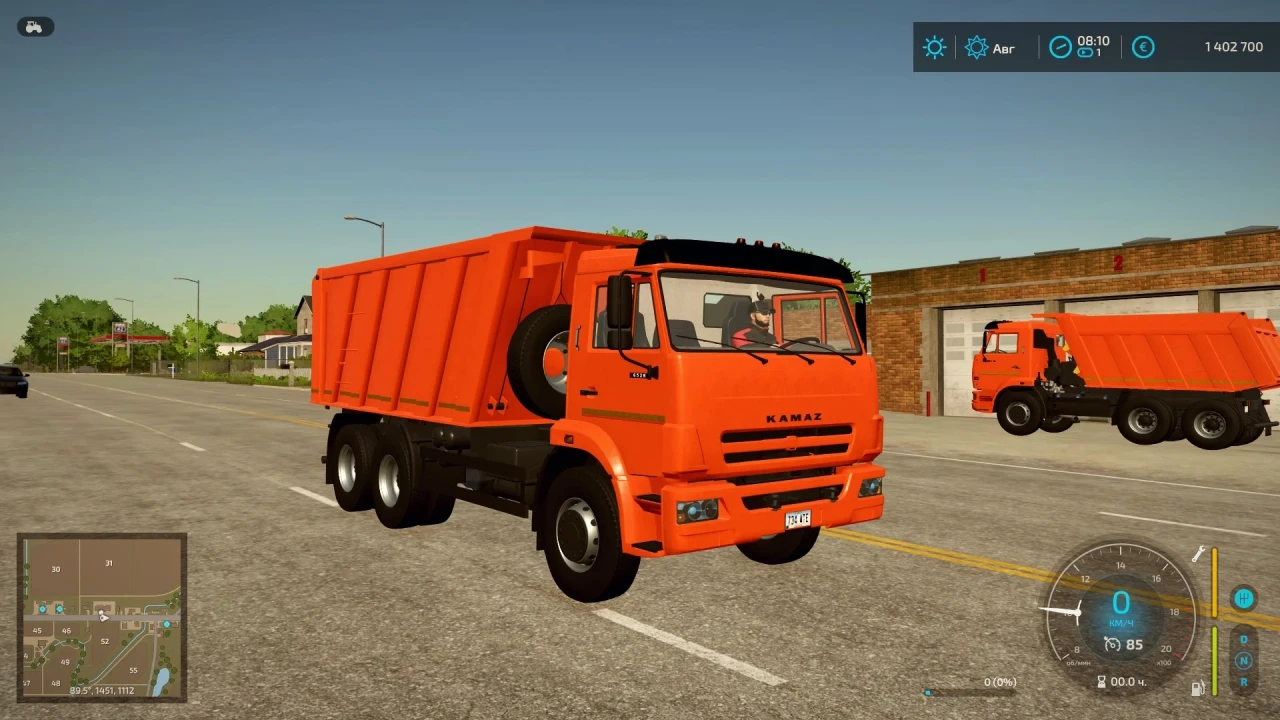The width and height of the screenshot is (1280, 720).
Task: Open the month display labeled Авг
Action: (x=1004, y=48)
